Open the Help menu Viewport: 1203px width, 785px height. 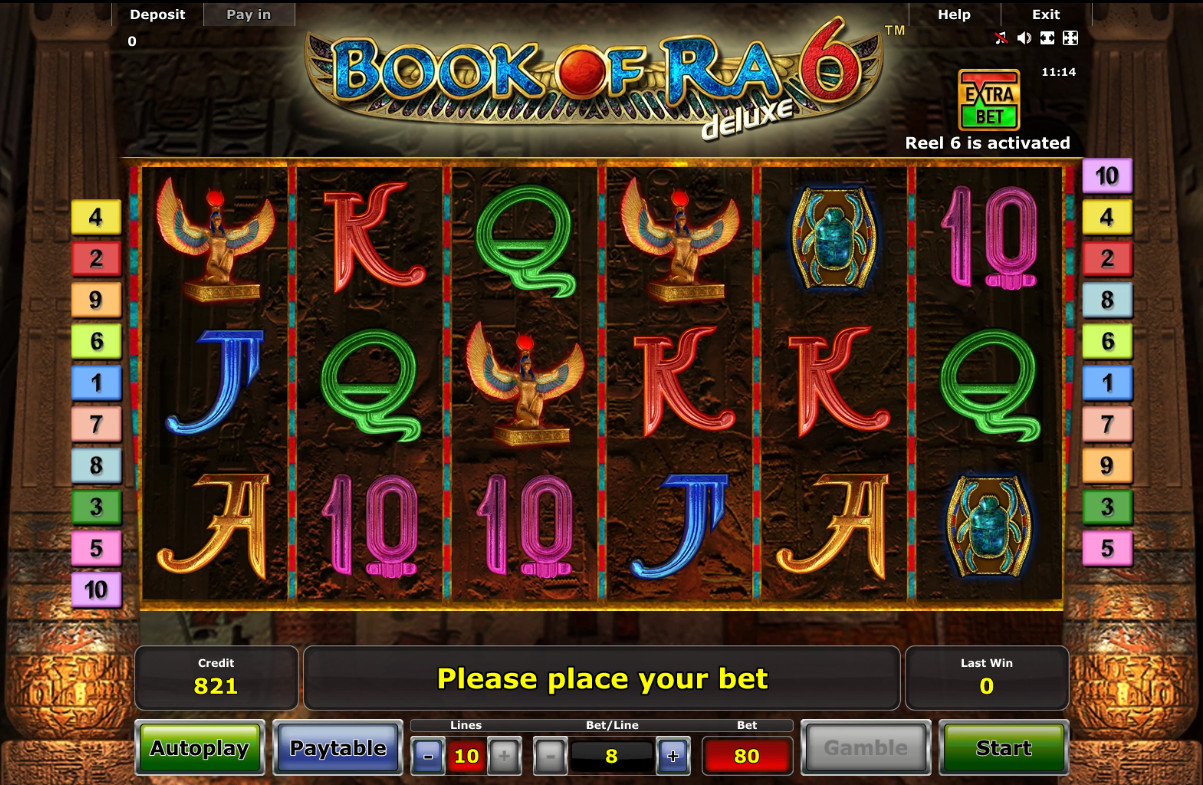click(954, 14)
